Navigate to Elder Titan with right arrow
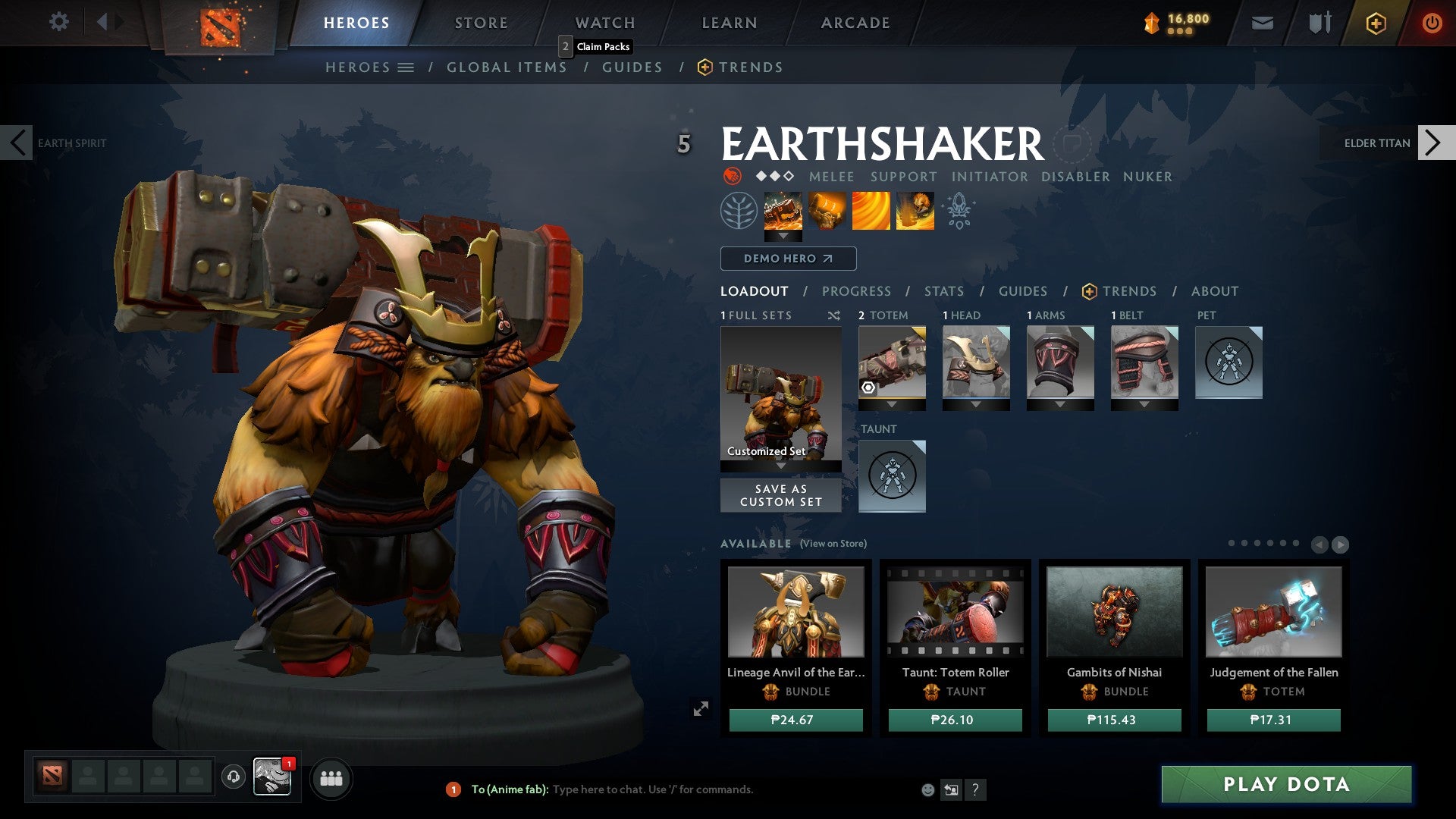Viewport: 1456px width, 819px height. coord(1433,143)
